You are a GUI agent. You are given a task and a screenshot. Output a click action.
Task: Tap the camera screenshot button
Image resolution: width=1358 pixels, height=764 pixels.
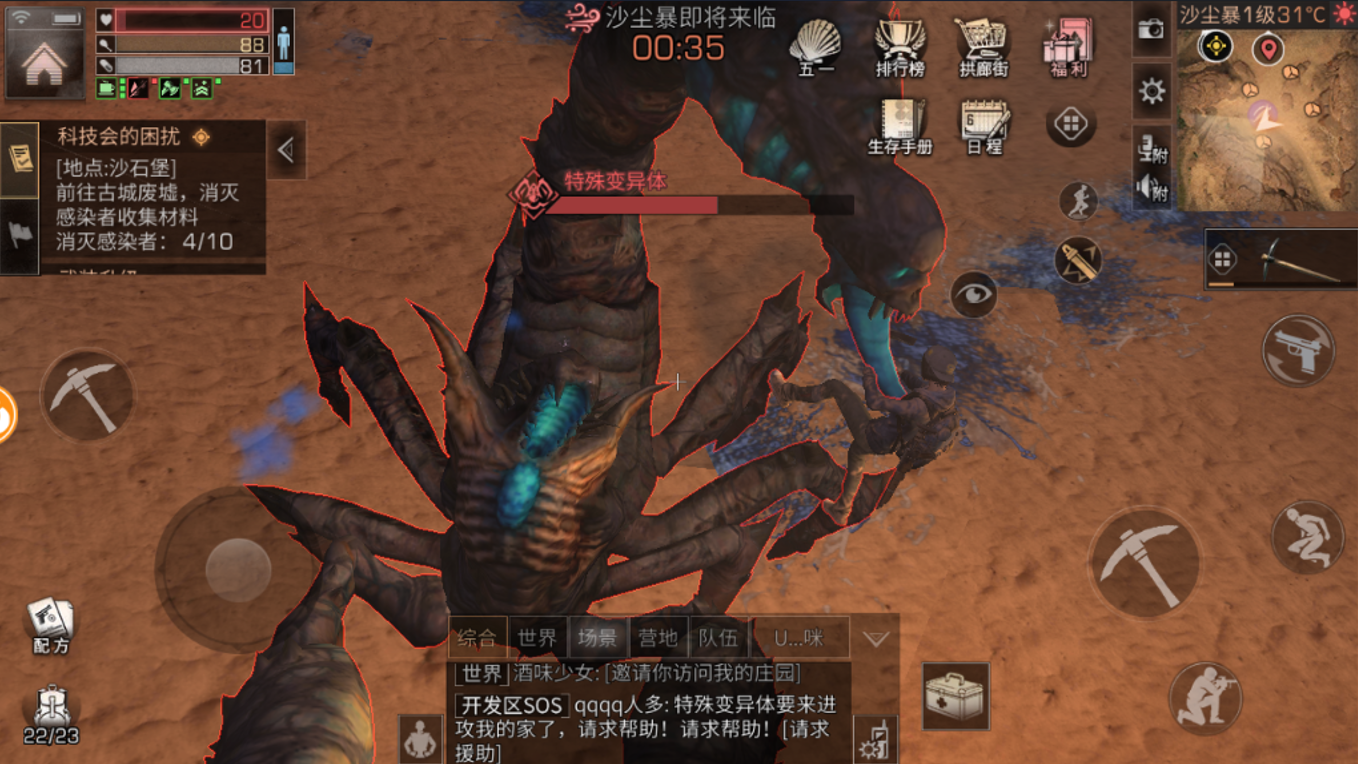tap(1152, 29)
